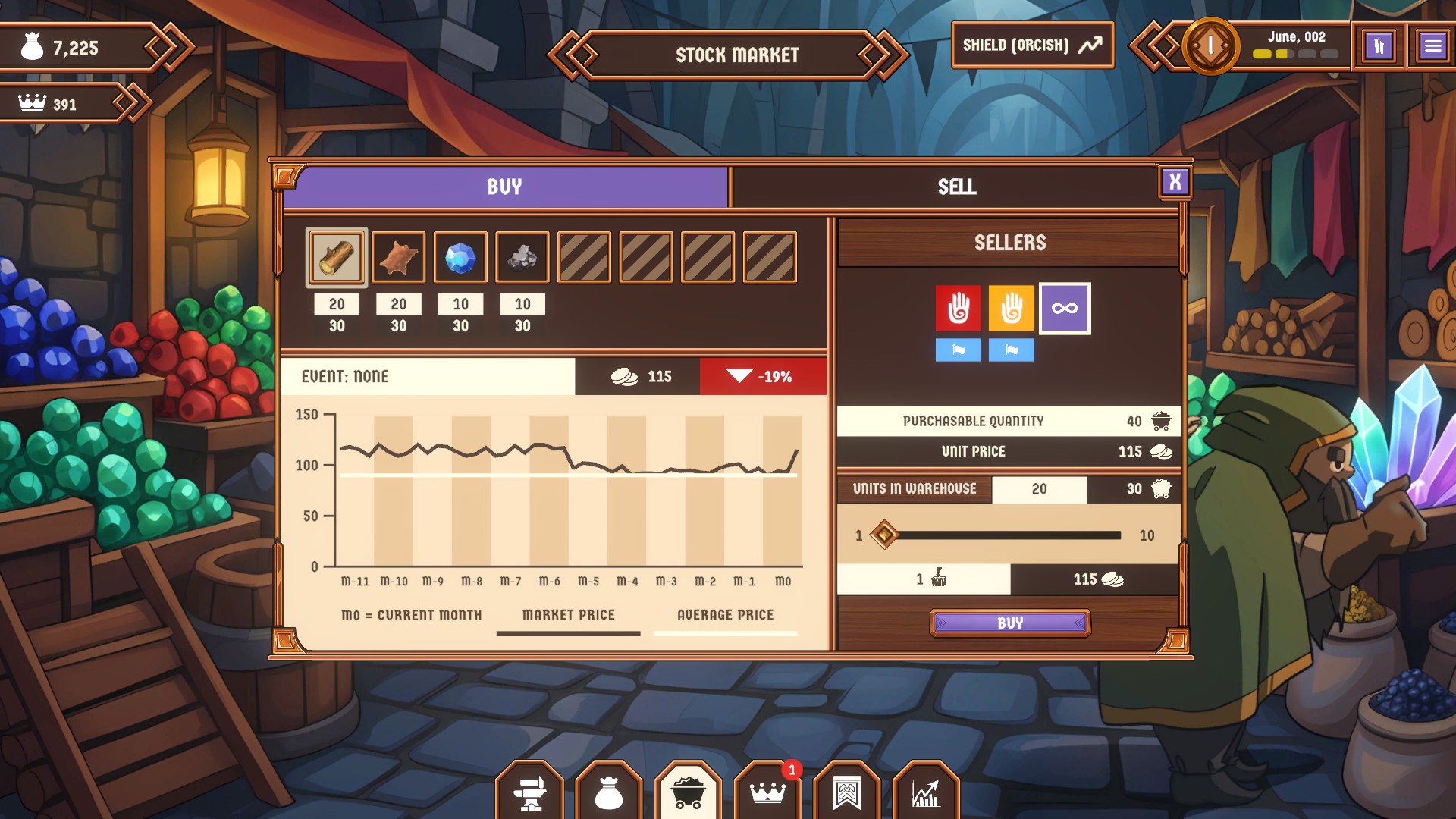
Task: Select the yellow hand seller
Action: coord(1011,308)
